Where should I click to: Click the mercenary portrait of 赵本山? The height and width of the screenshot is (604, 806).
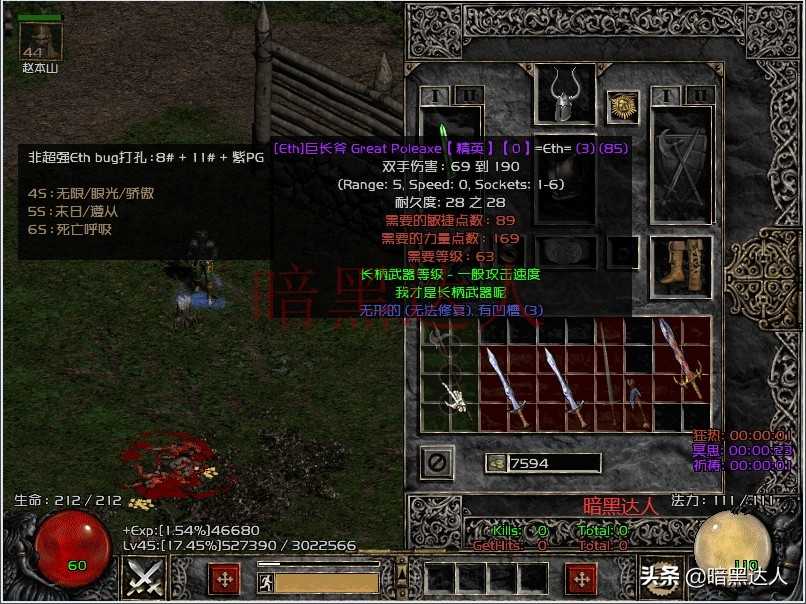click(41, 40)
